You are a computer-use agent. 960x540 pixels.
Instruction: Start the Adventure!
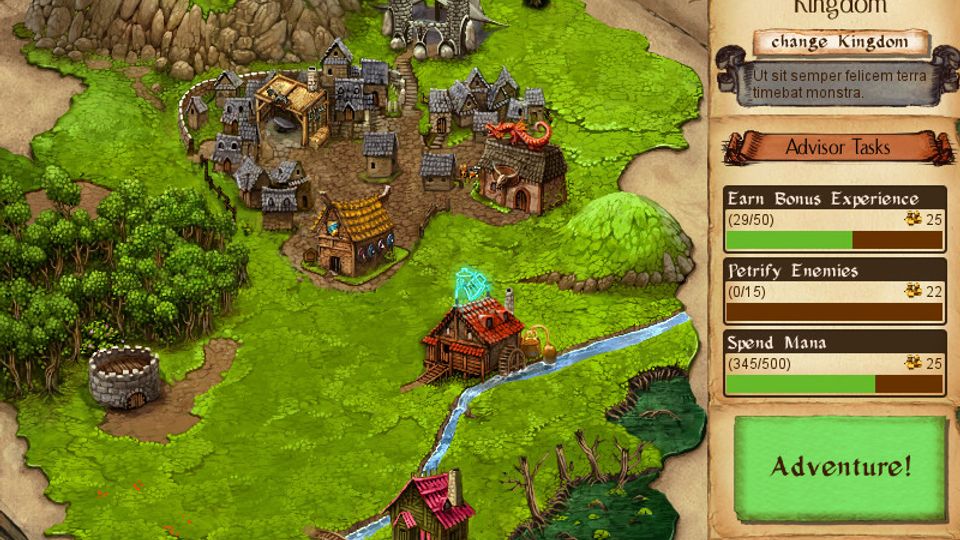(x=840, y=467)
